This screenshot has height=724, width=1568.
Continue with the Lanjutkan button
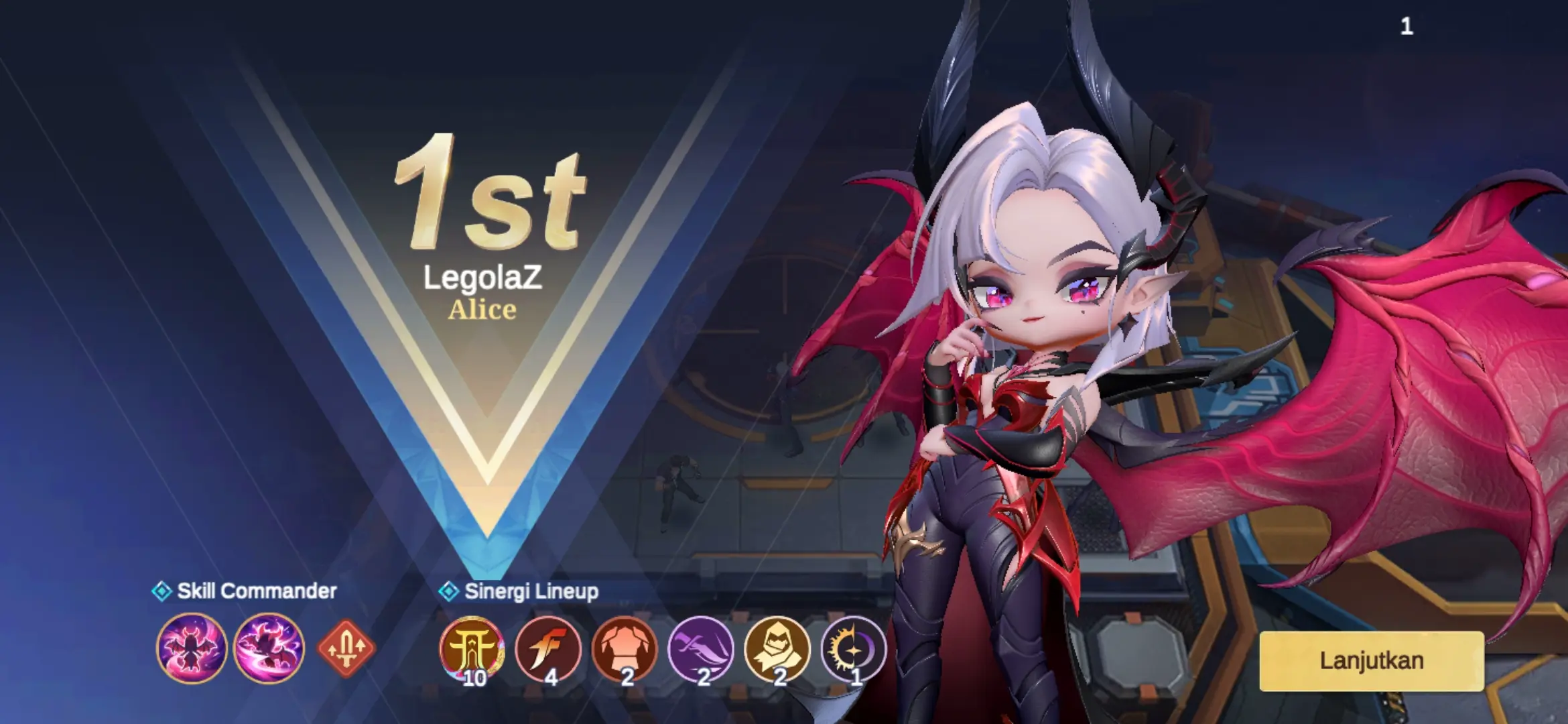[1371, 661]
